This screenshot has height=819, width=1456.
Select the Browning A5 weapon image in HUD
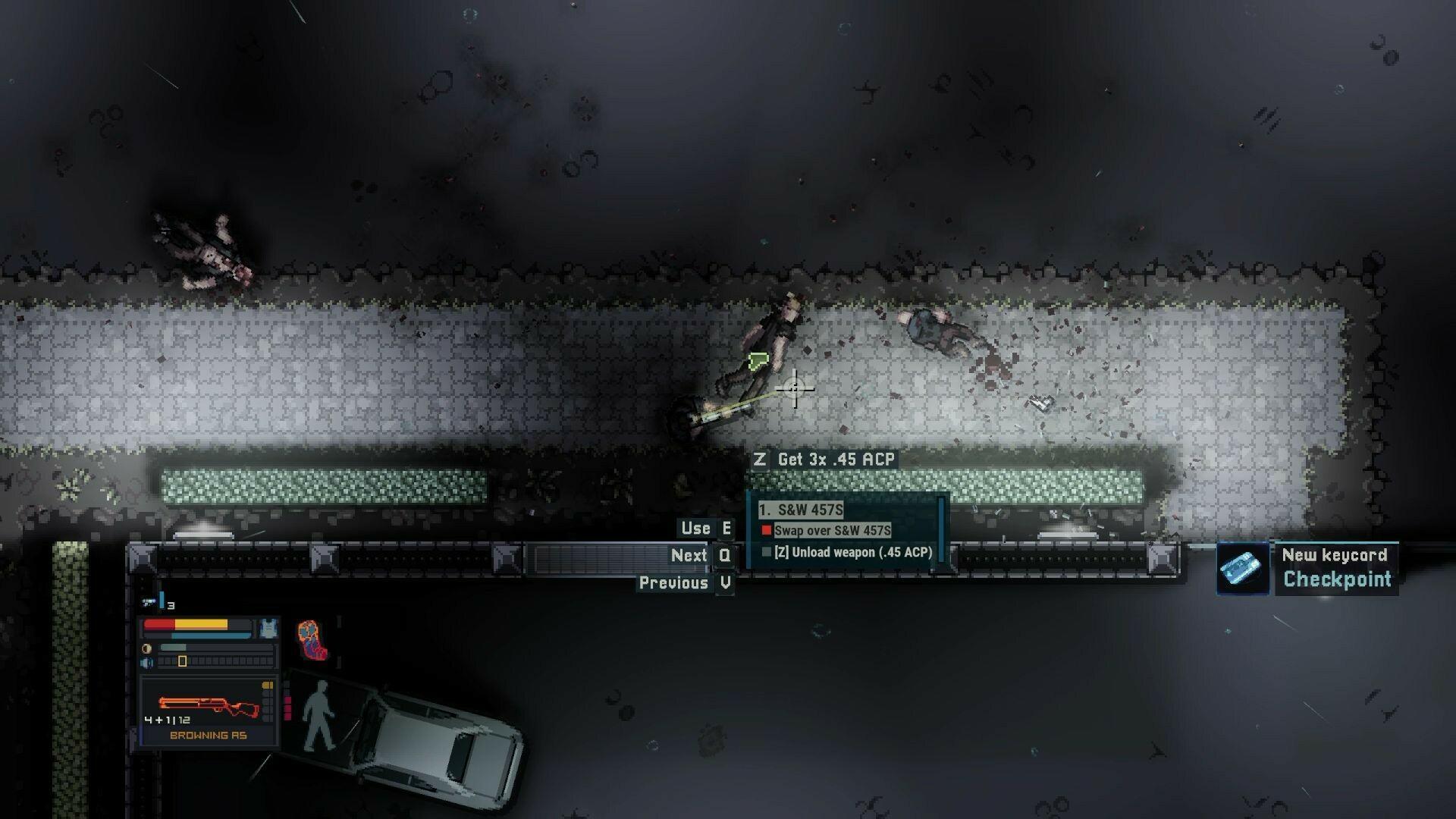coord(208,704)
